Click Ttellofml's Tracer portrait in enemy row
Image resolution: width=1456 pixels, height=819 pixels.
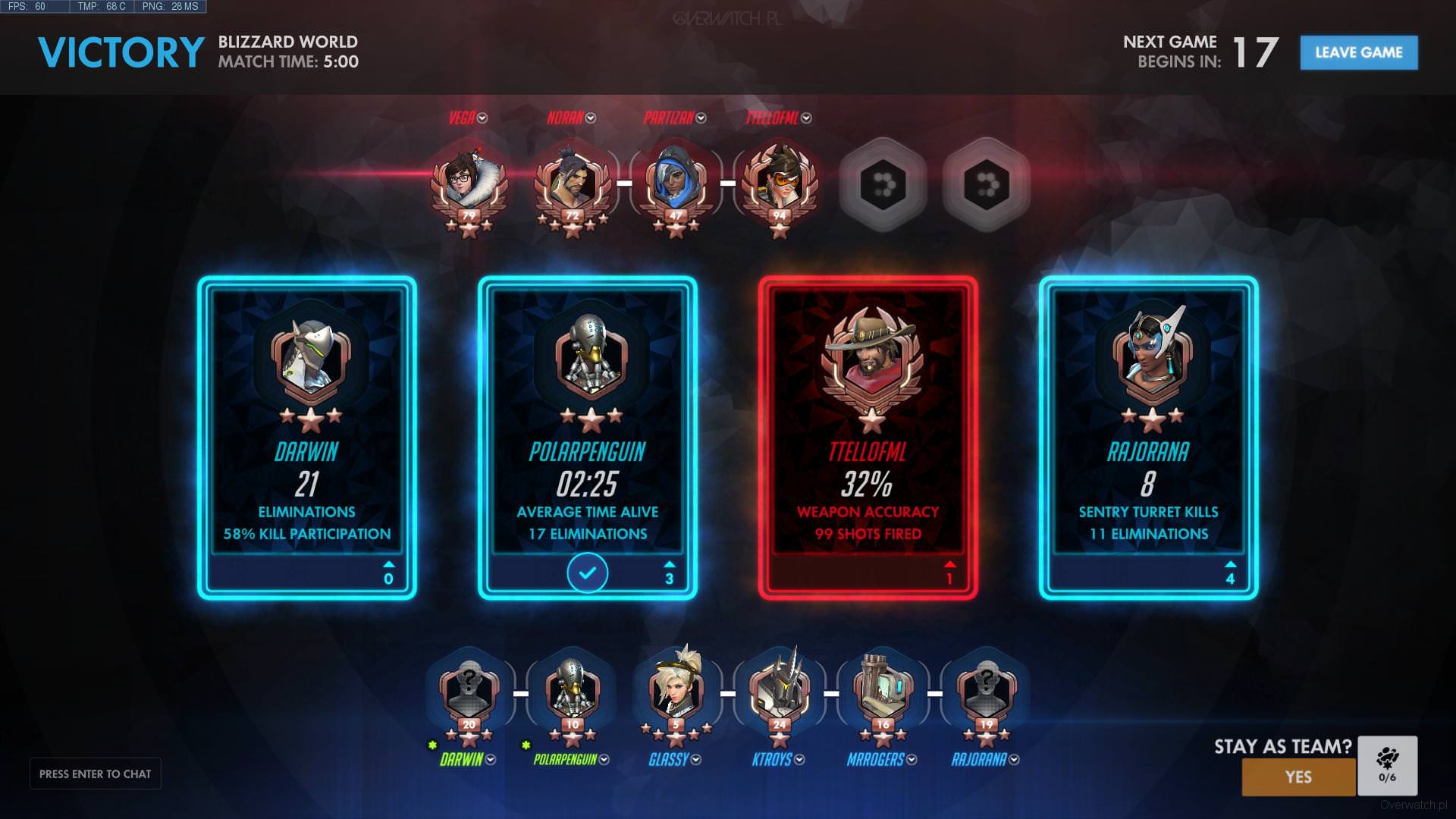pos(779,182)
